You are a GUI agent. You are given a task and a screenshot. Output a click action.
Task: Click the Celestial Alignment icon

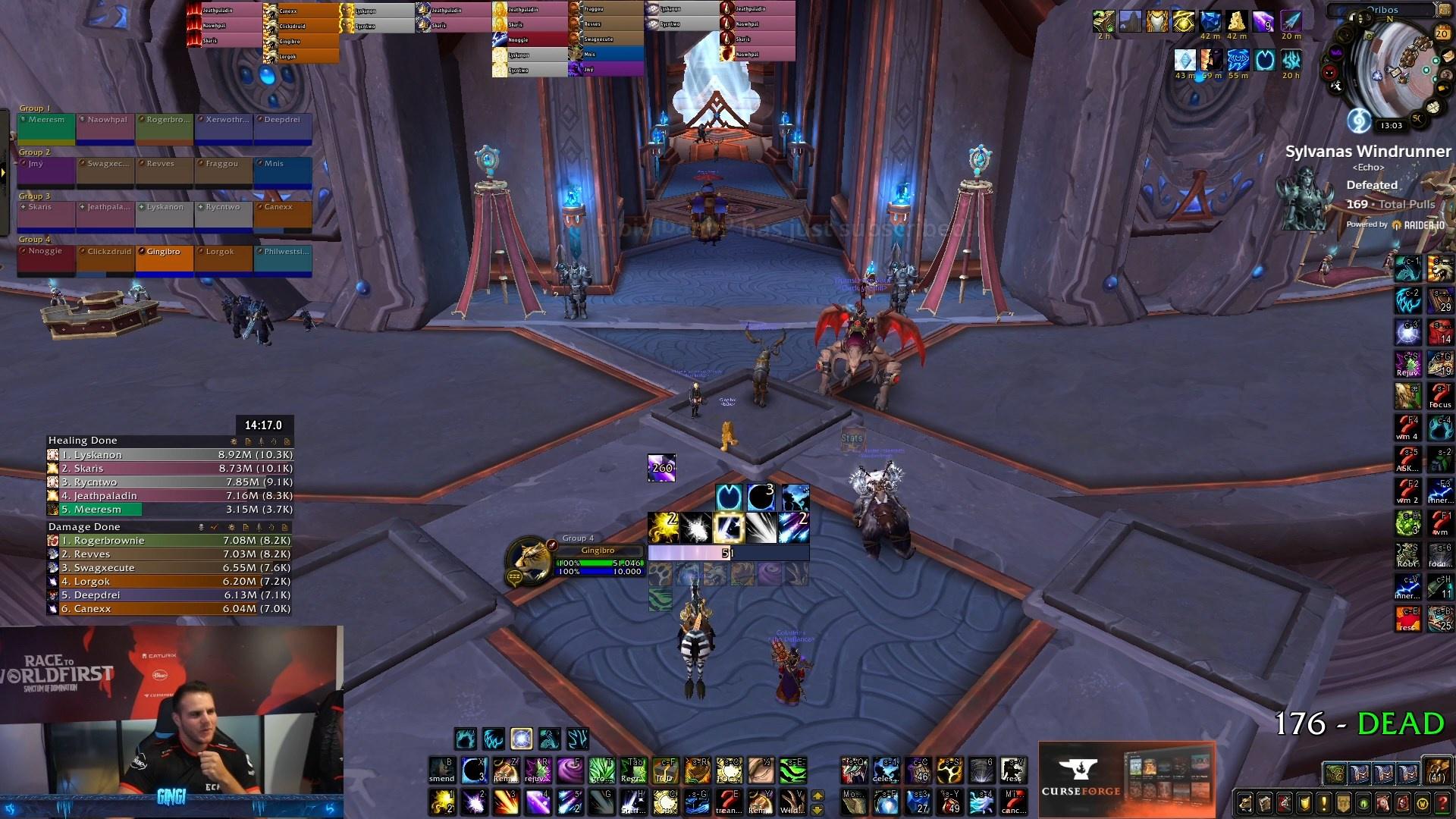coord(885,770)
